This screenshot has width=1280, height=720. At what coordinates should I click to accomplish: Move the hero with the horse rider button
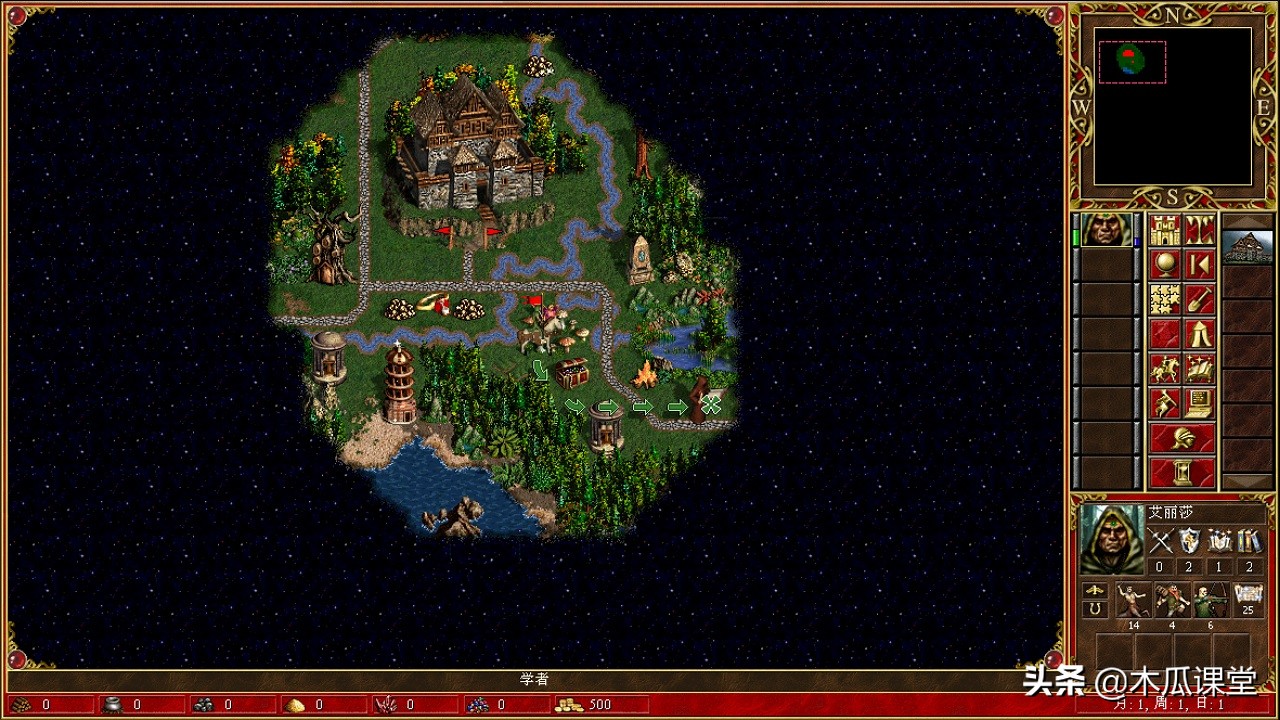(1165, 368)
